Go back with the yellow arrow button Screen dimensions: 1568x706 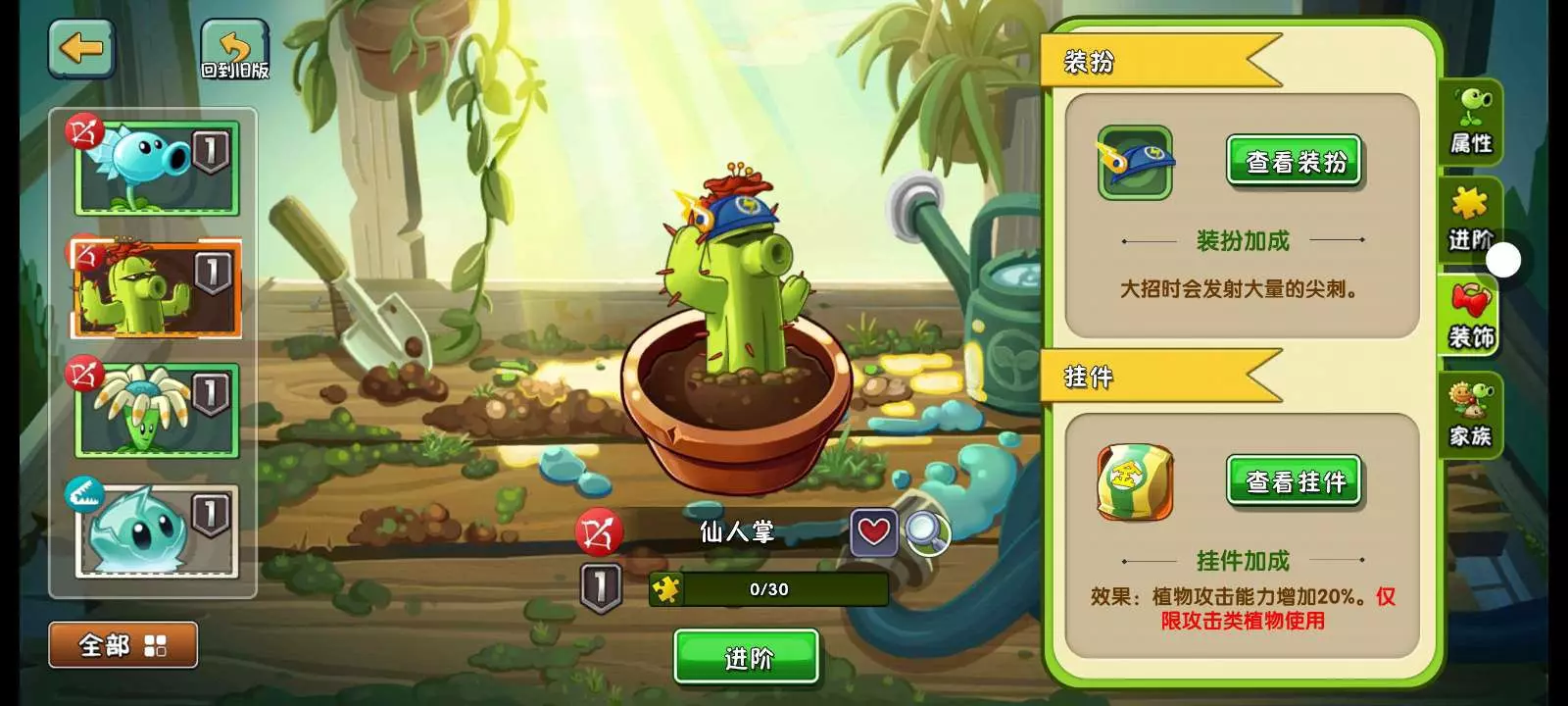[x=81, y=49]
